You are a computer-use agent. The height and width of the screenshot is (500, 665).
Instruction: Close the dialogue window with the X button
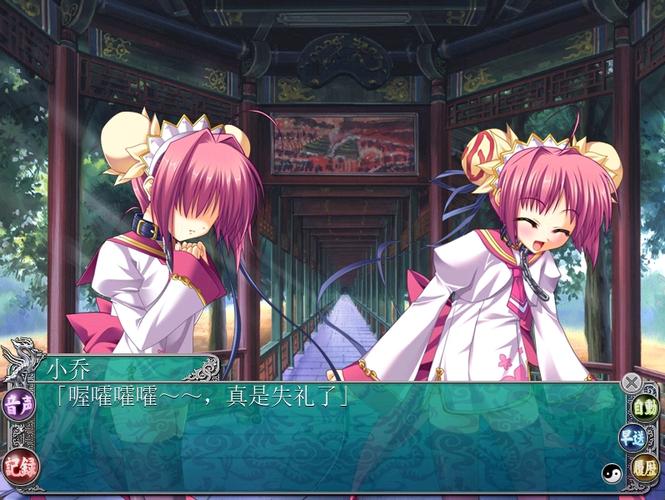tap(630, 382)
